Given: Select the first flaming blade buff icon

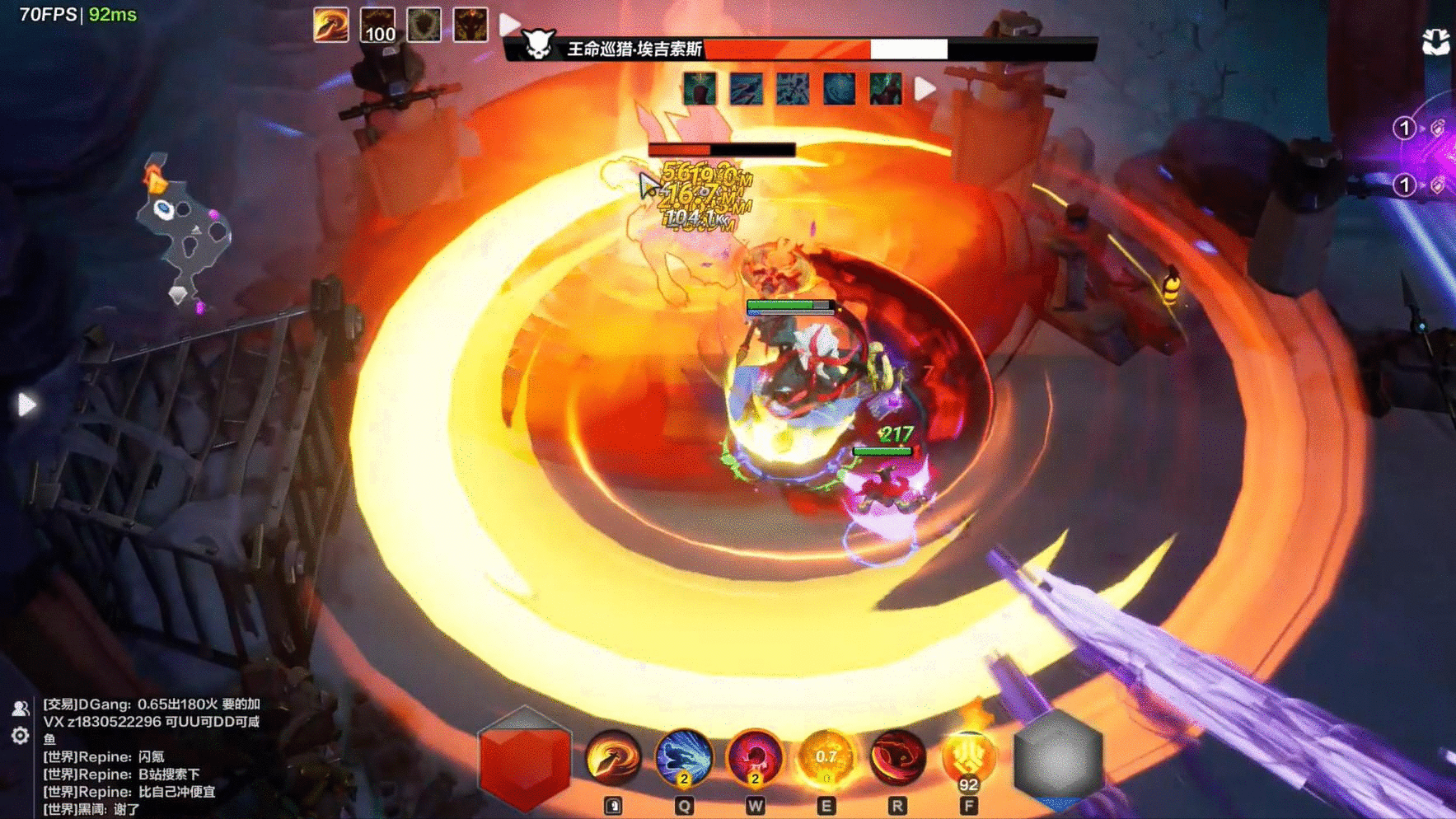Looking at the screenshot, I should tap(331, 25).
